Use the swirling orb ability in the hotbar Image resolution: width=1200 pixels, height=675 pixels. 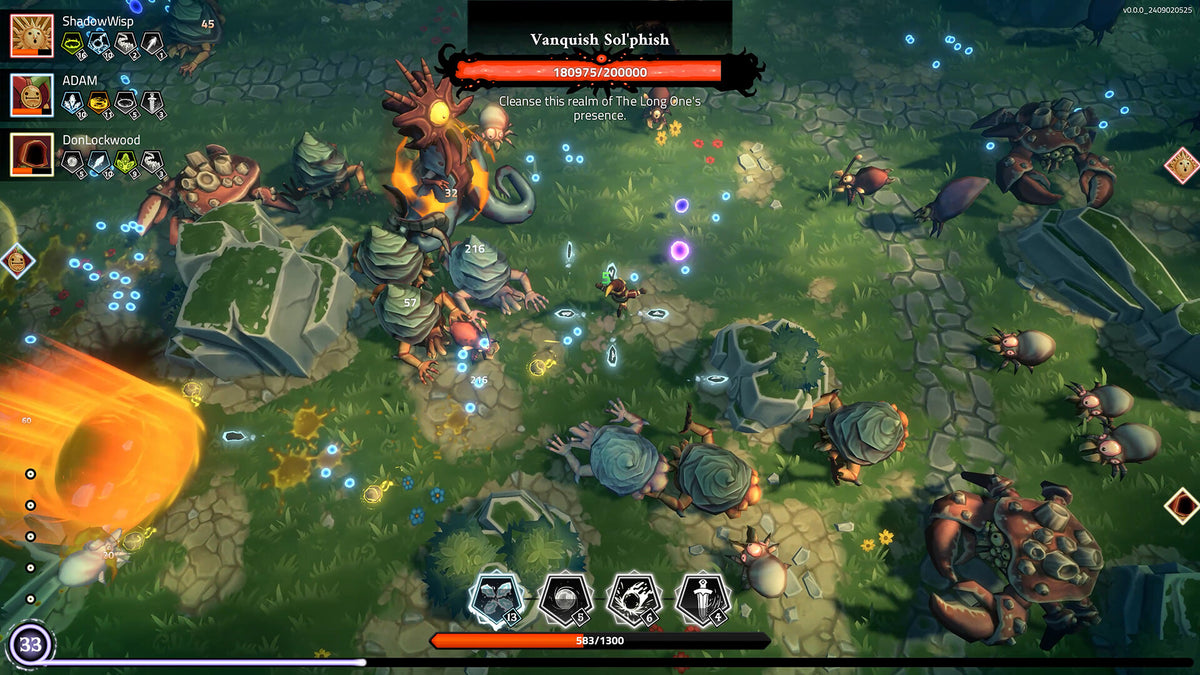point(565,599)
